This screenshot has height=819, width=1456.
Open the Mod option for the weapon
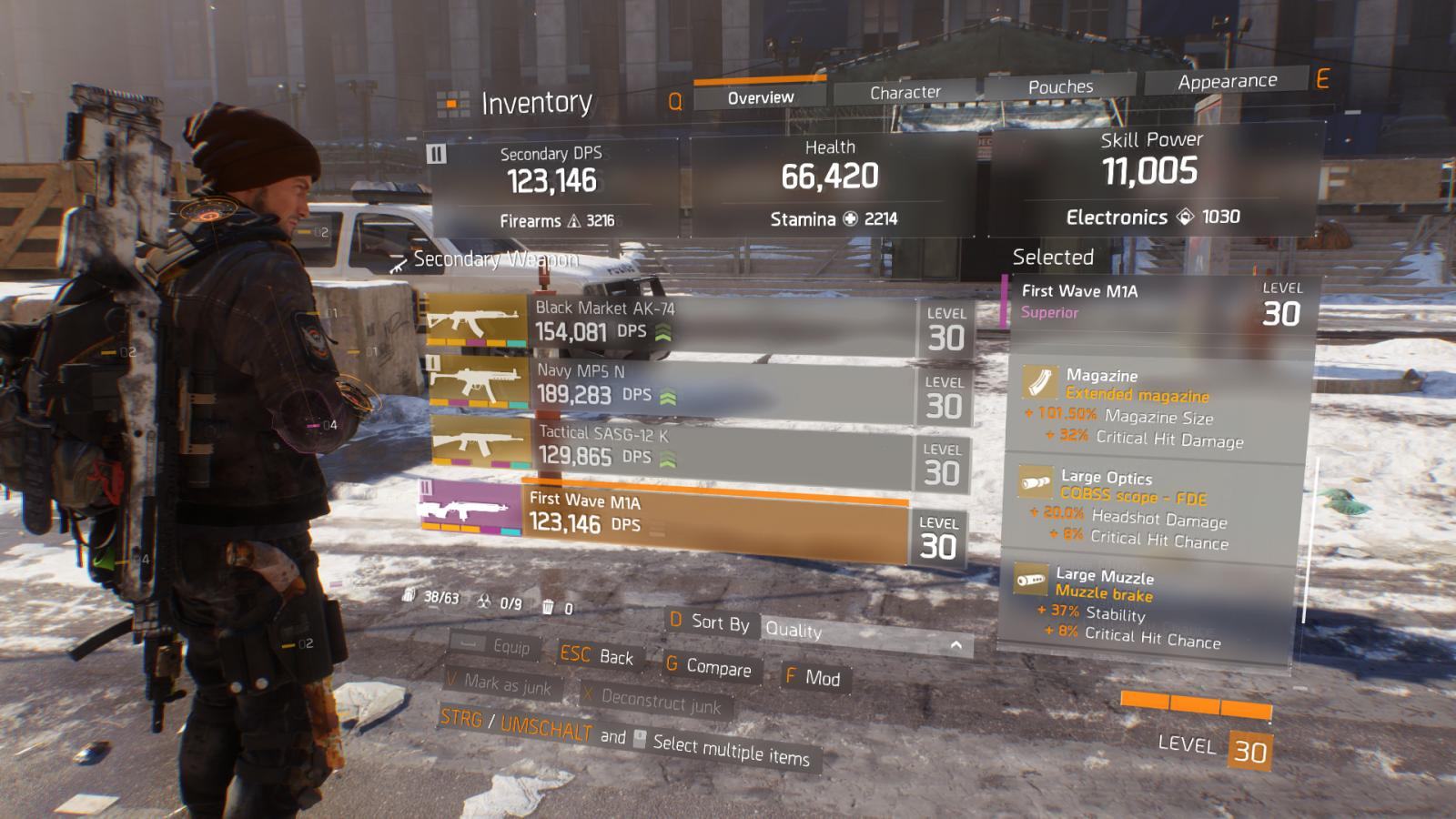pyautogui.click(x=813, y=677)
